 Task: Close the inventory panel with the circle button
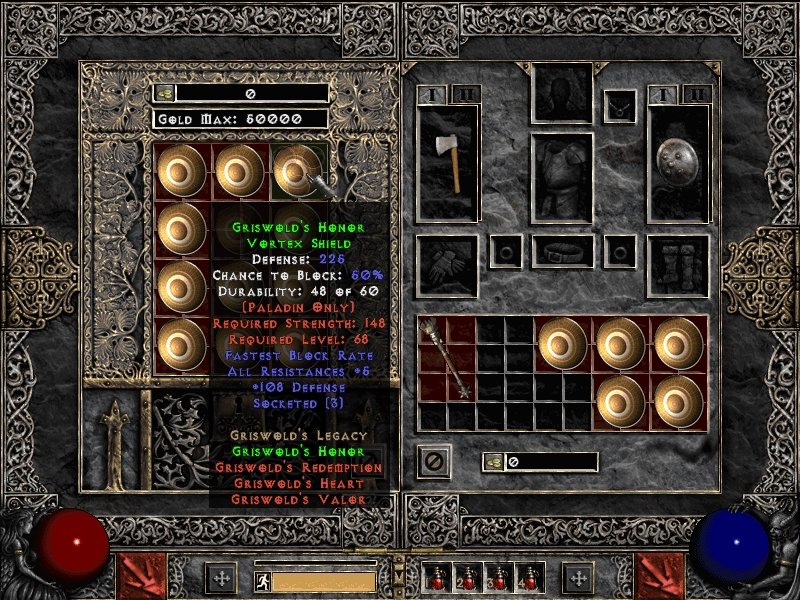434,462
